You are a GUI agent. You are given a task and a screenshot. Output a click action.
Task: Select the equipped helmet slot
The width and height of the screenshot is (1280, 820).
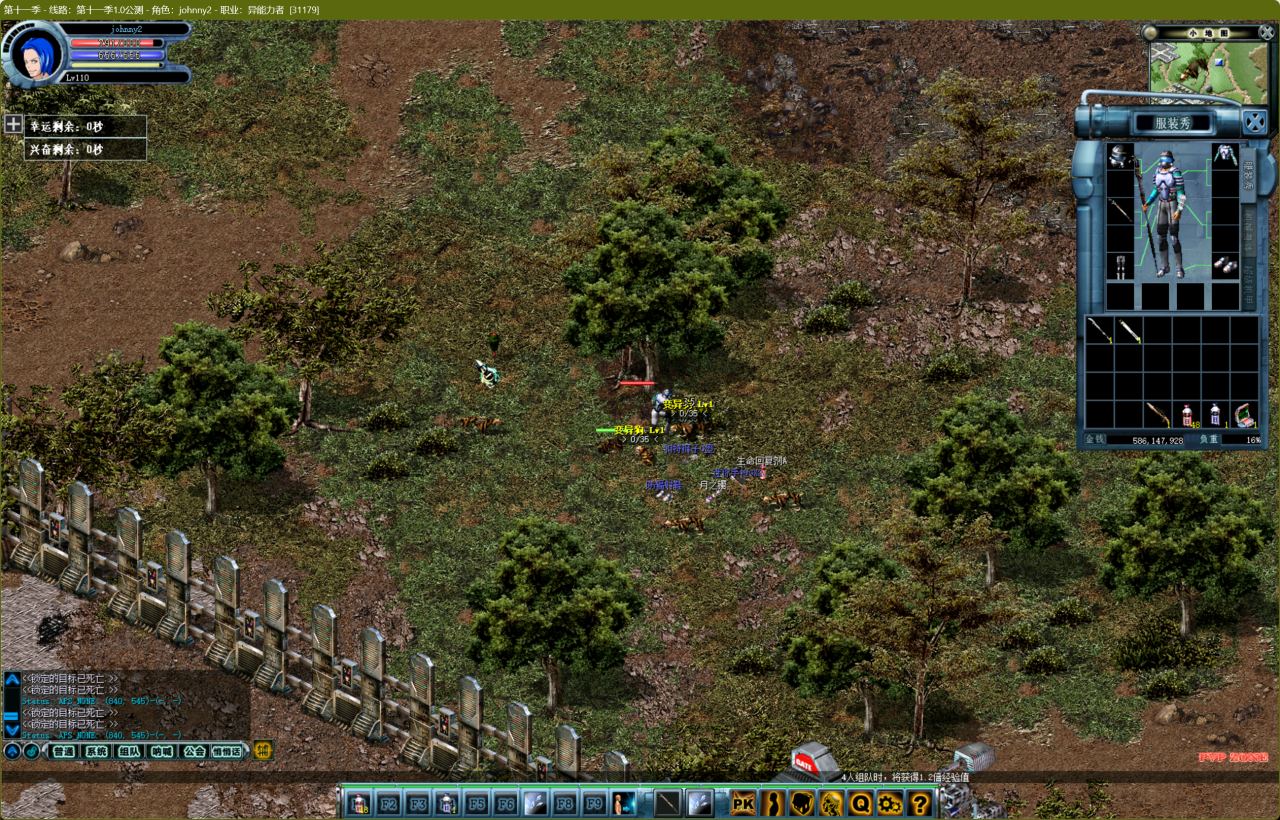pos(1121,156)
